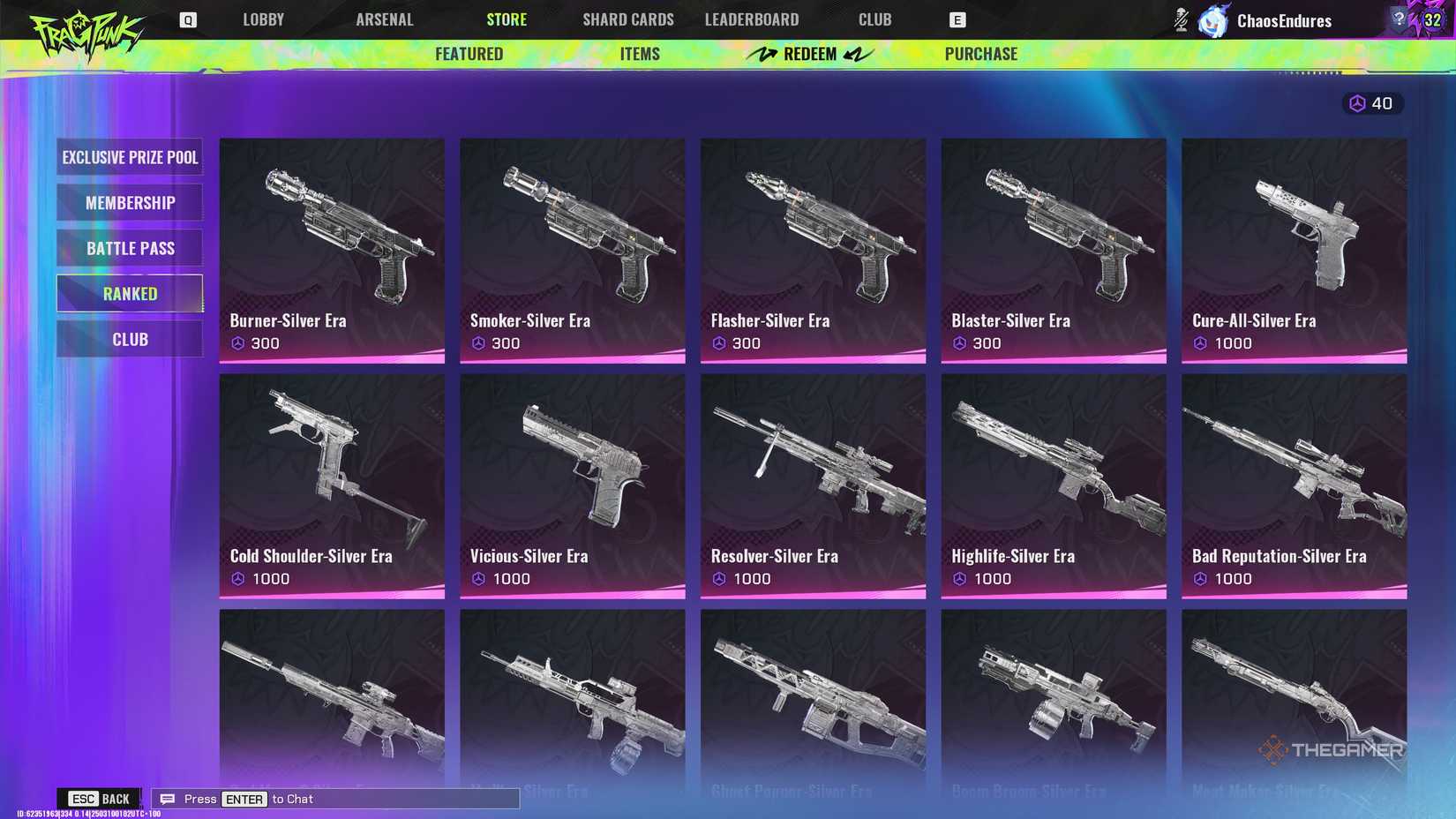Image resolution: width=1456 pixels, height=819 pixels.
Task: Switch to the REDEEM tab
Action: (809, 54)
